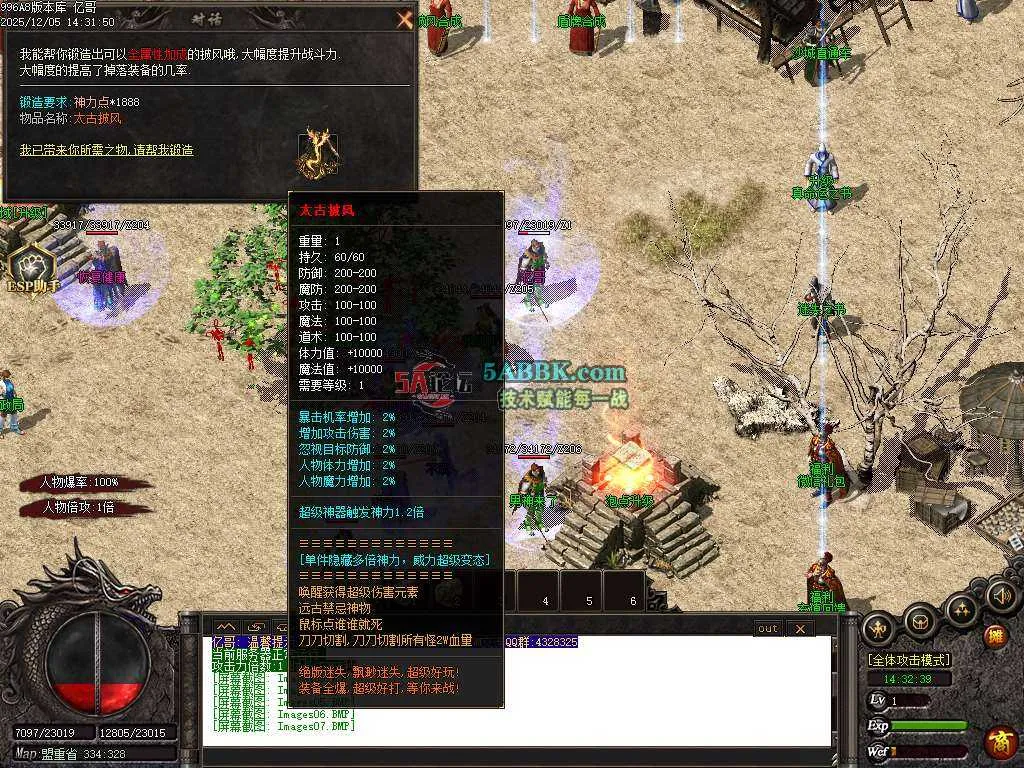Open the round character figure icon

(x=879, y=626)
